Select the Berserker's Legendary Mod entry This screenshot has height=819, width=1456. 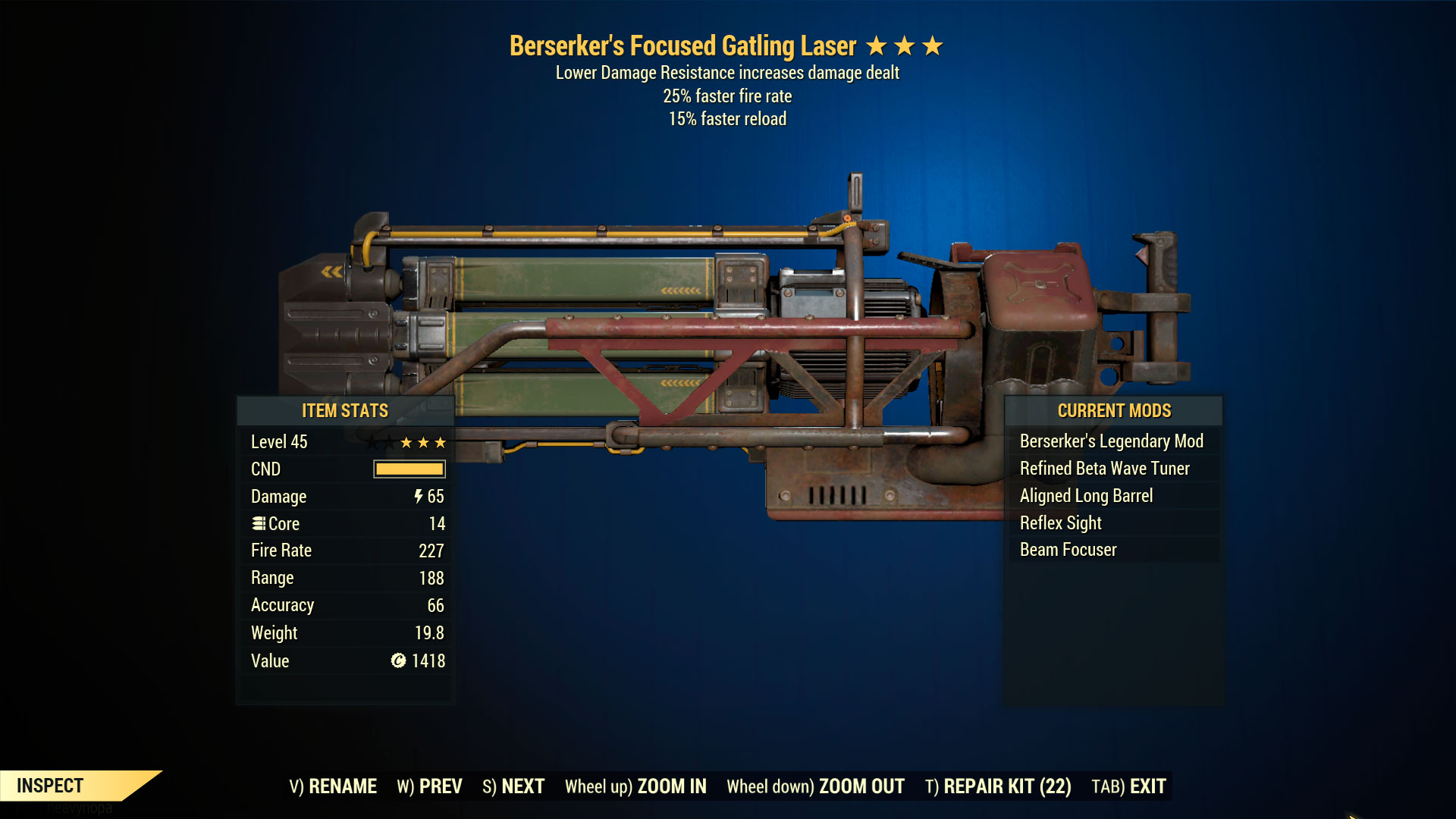[1111, 441]
